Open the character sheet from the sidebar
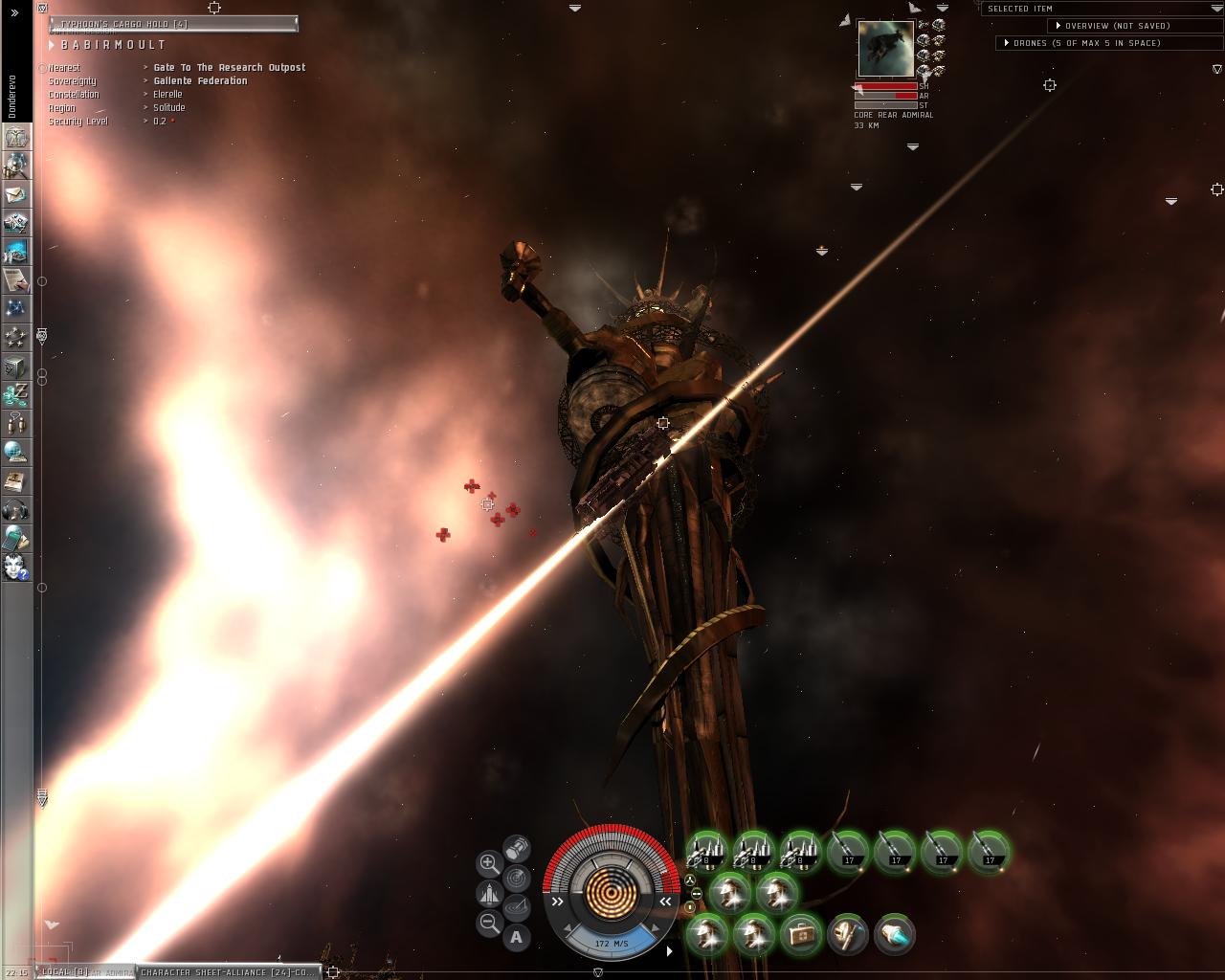The height and width of the screenshot is (980, 1225). [x=16, y=137]
